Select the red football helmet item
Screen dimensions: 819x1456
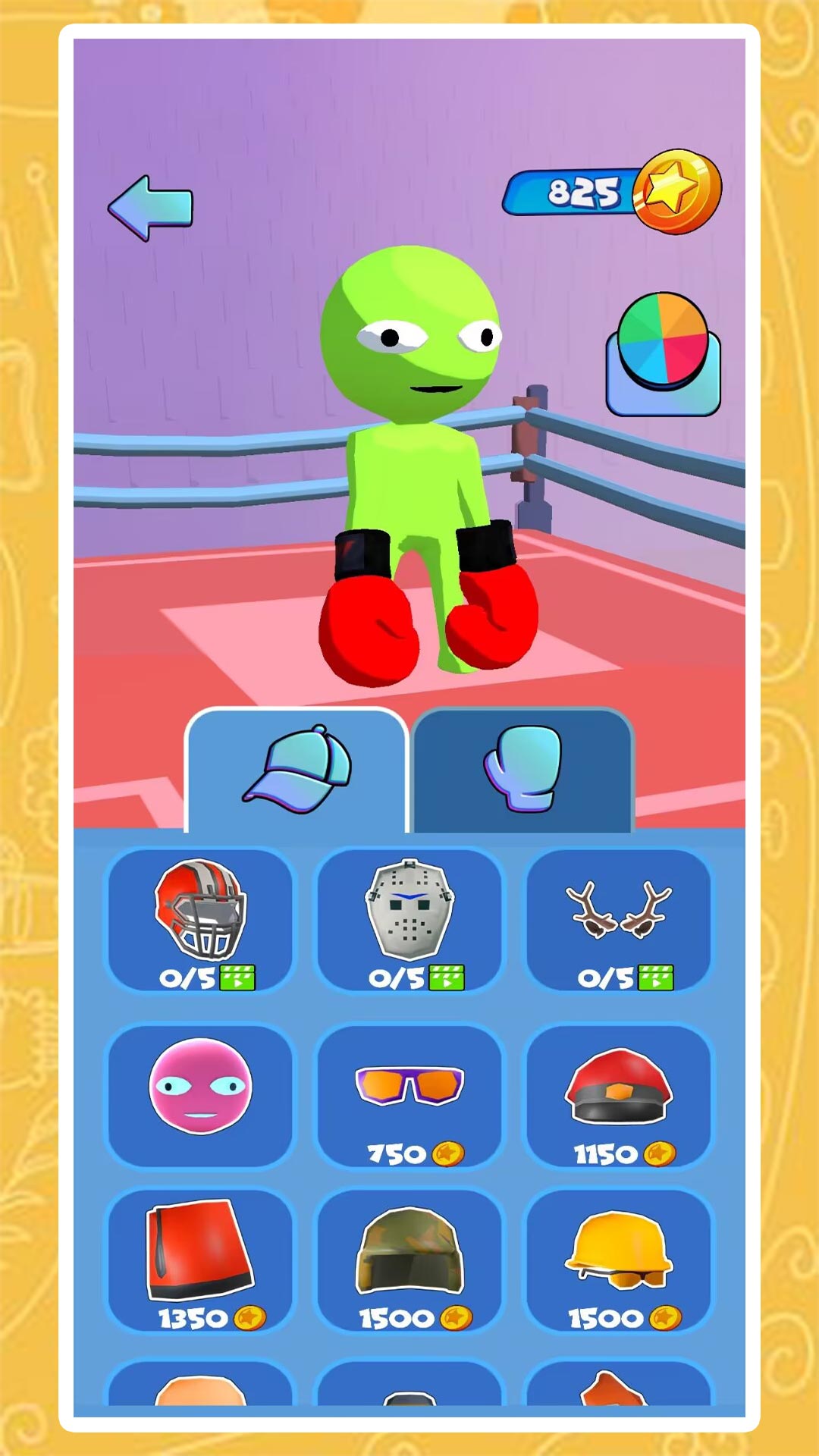click(200, 920)
